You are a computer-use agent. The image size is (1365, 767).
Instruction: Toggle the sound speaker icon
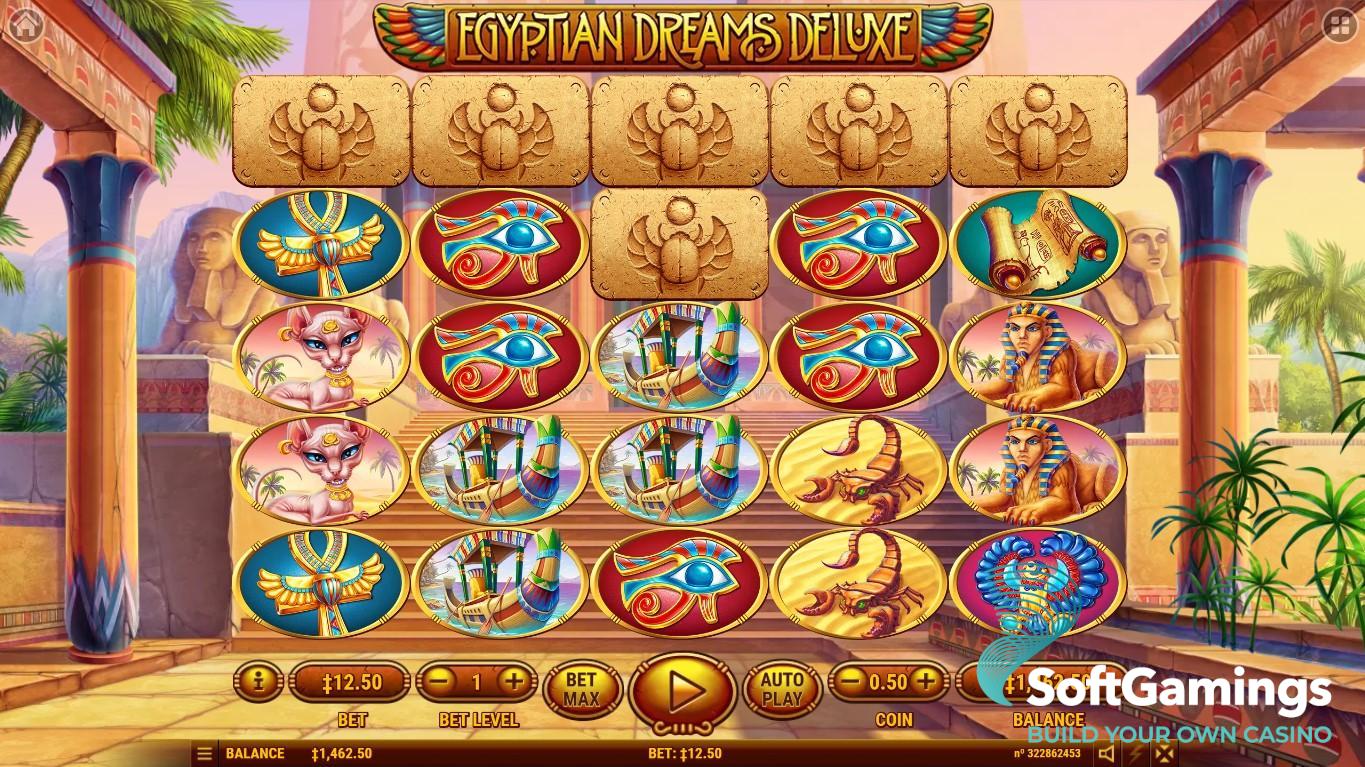pyautogui.click(x=1107, y=754)
